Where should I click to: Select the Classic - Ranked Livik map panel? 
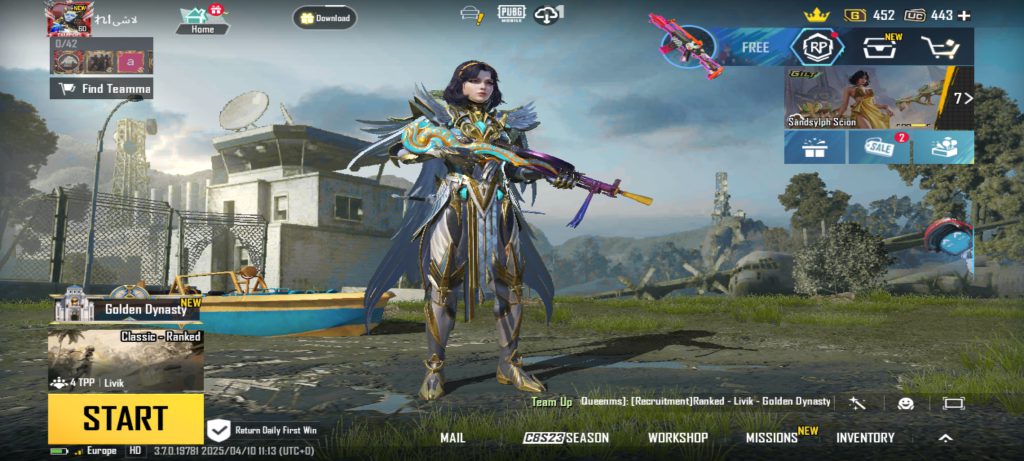(x=125, y=360)
